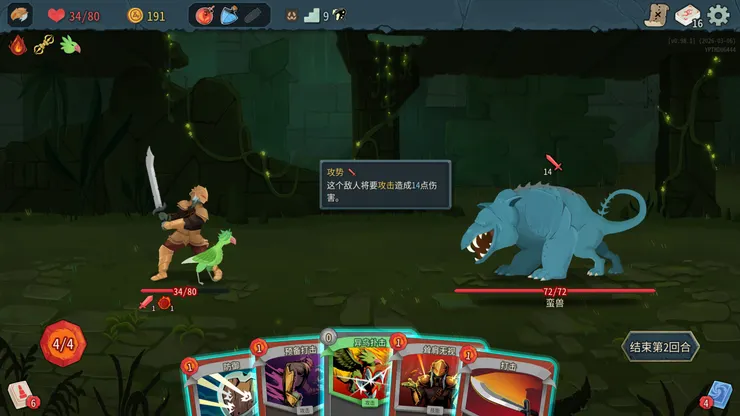This screenshot has width=740, height=416.
Task: Inspect the flame relic
Action: point(17,44)
